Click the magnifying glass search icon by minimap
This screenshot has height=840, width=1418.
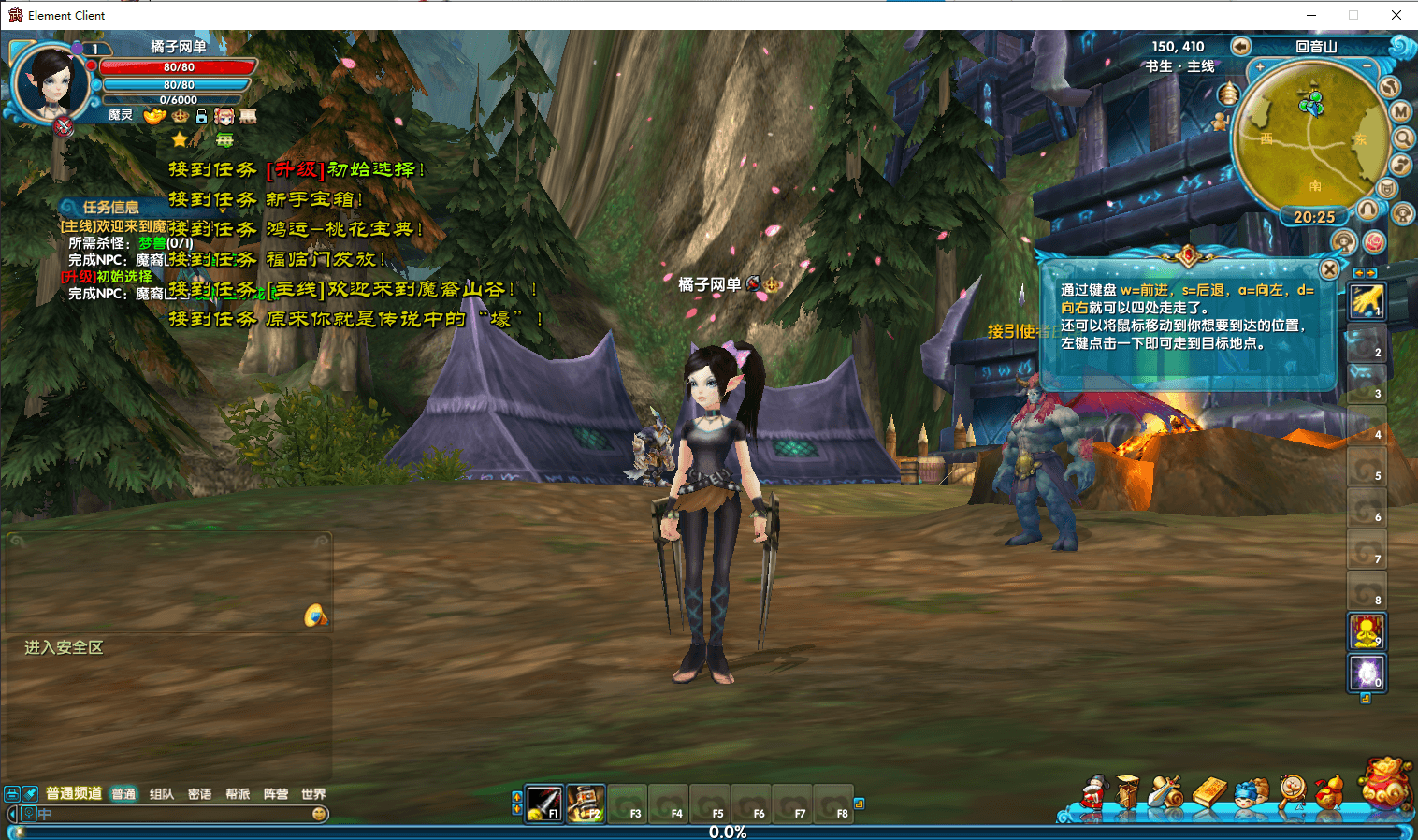[x=1403, y=138]
